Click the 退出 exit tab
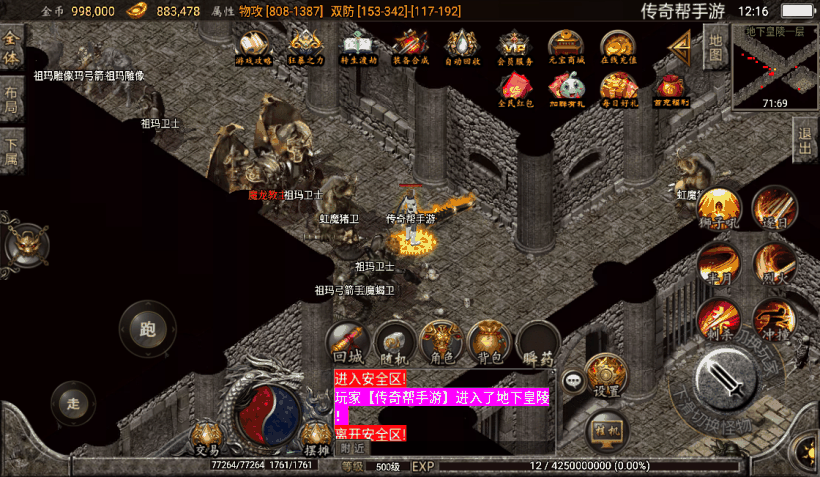820x477 pixels. pyautogui.click(x=805, y=141)
